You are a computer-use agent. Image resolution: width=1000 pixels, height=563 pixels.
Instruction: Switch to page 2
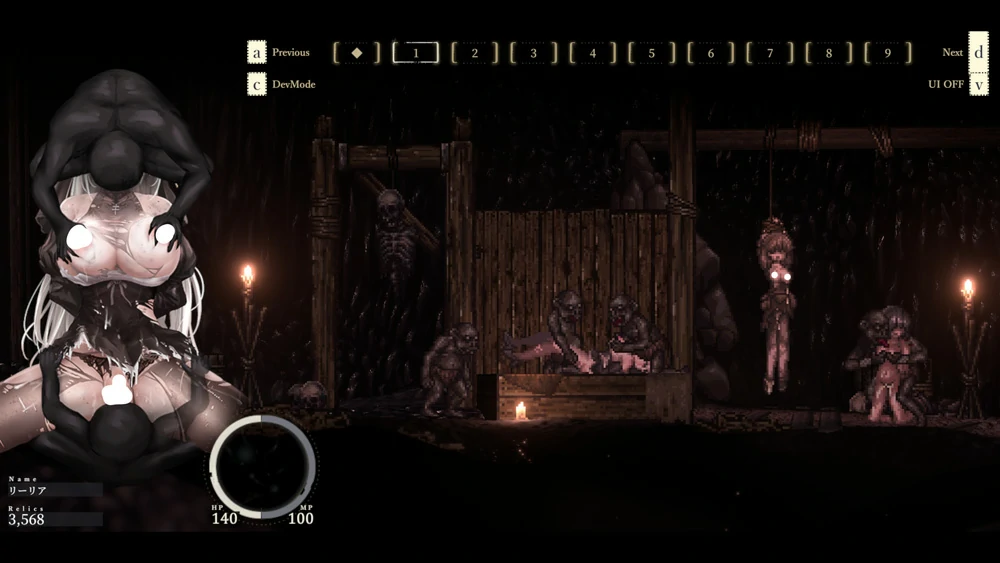[x=475, y=53]
